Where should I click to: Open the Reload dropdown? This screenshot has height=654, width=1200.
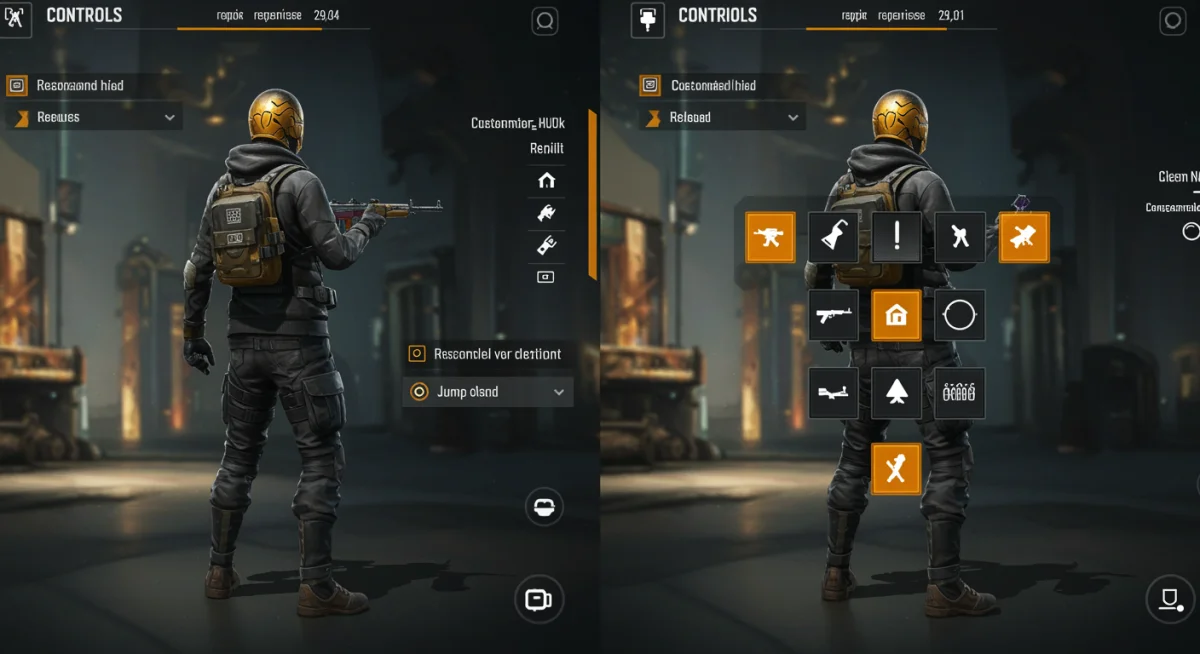pos(722,118)
